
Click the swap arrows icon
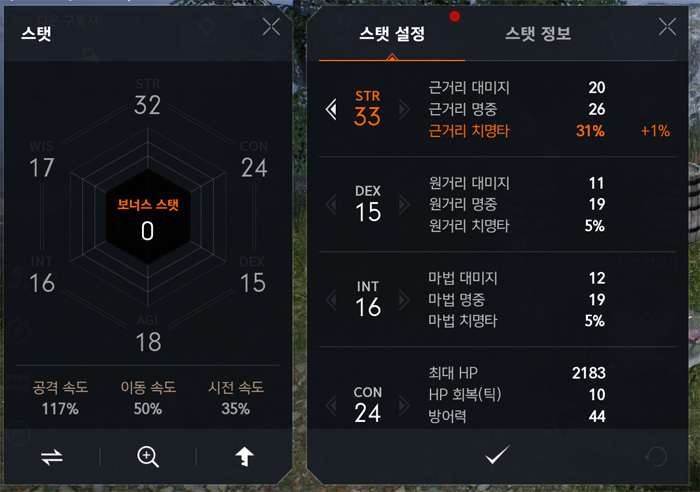click(52, 457)
